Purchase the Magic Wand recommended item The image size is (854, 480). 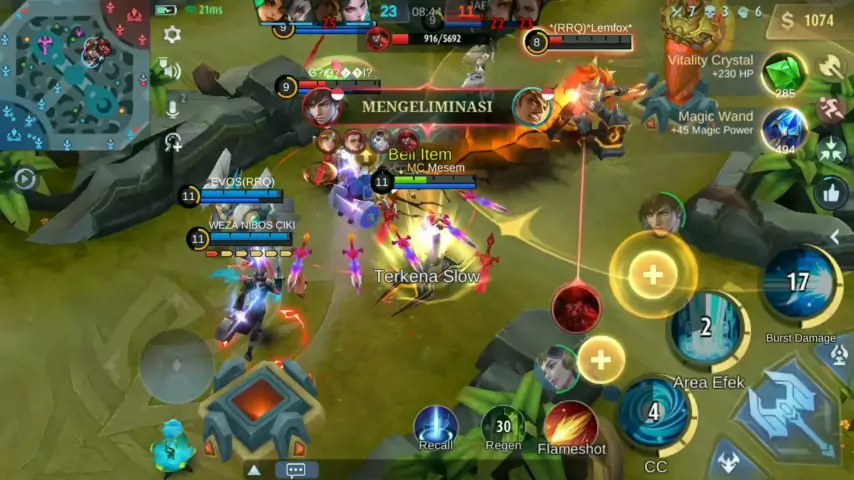785,130
